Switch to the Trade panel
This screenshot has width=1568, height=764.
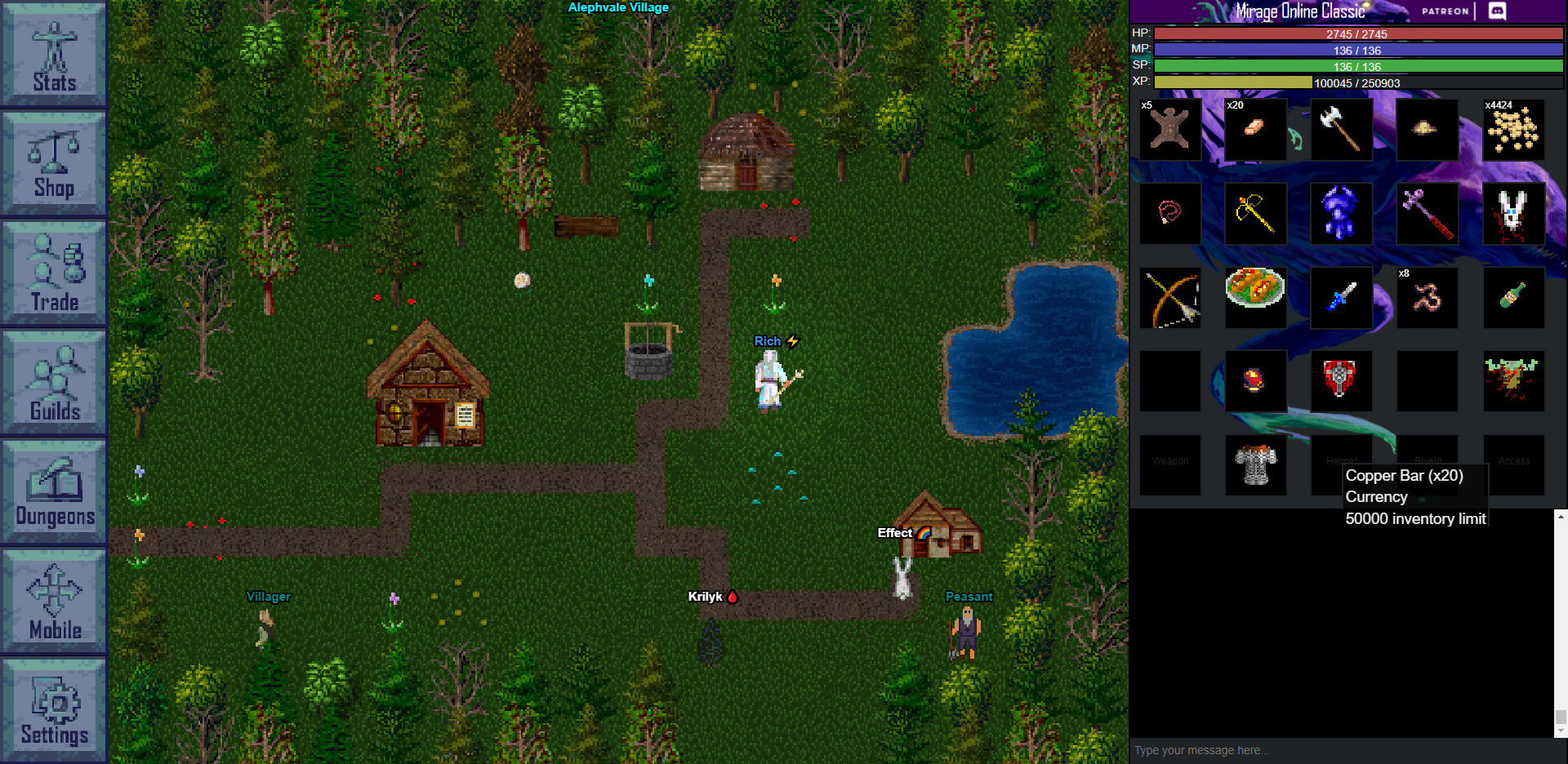(52, 272)
